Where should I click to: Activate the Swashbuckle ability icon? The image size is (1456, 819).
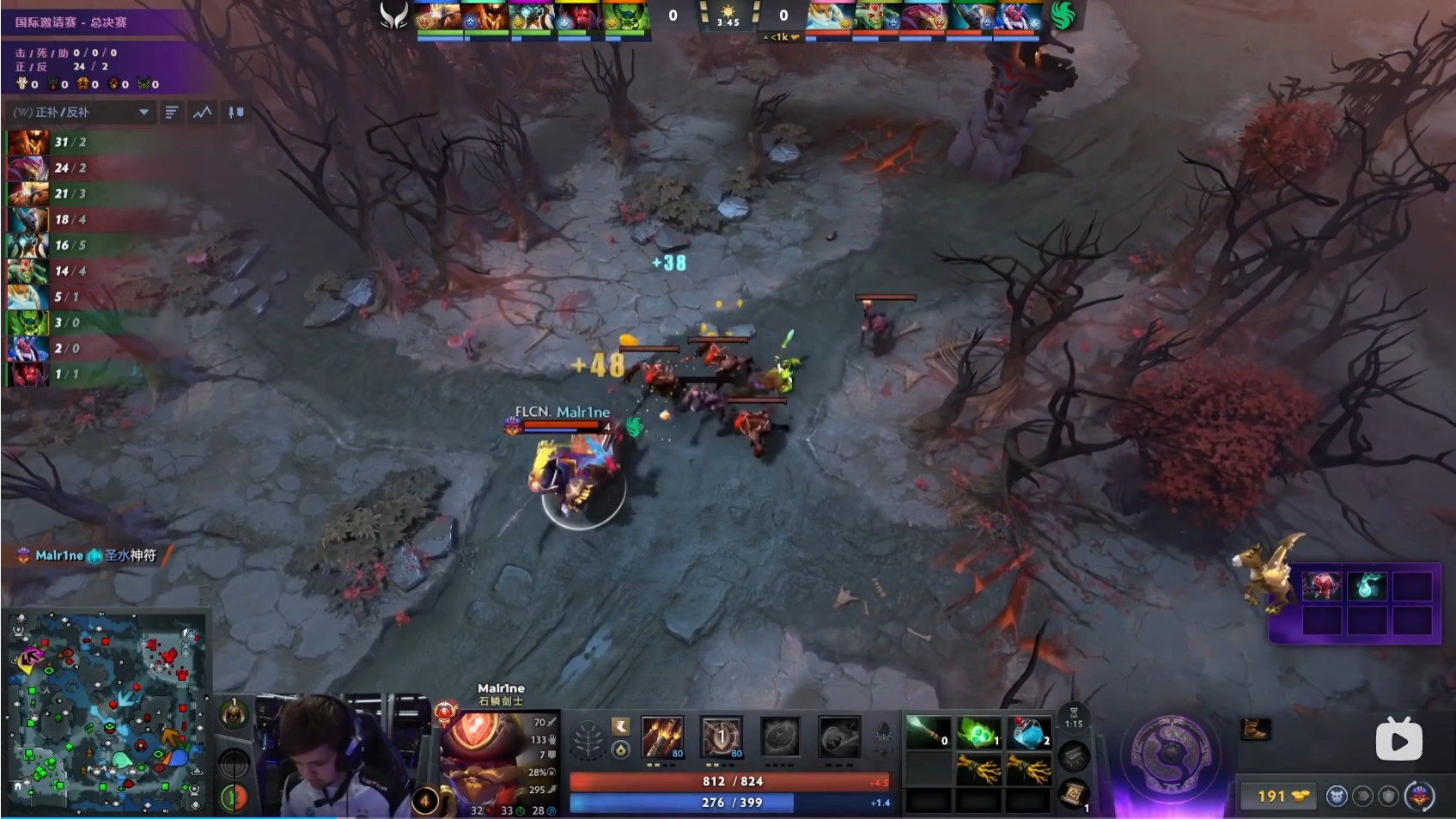(662, 737)
